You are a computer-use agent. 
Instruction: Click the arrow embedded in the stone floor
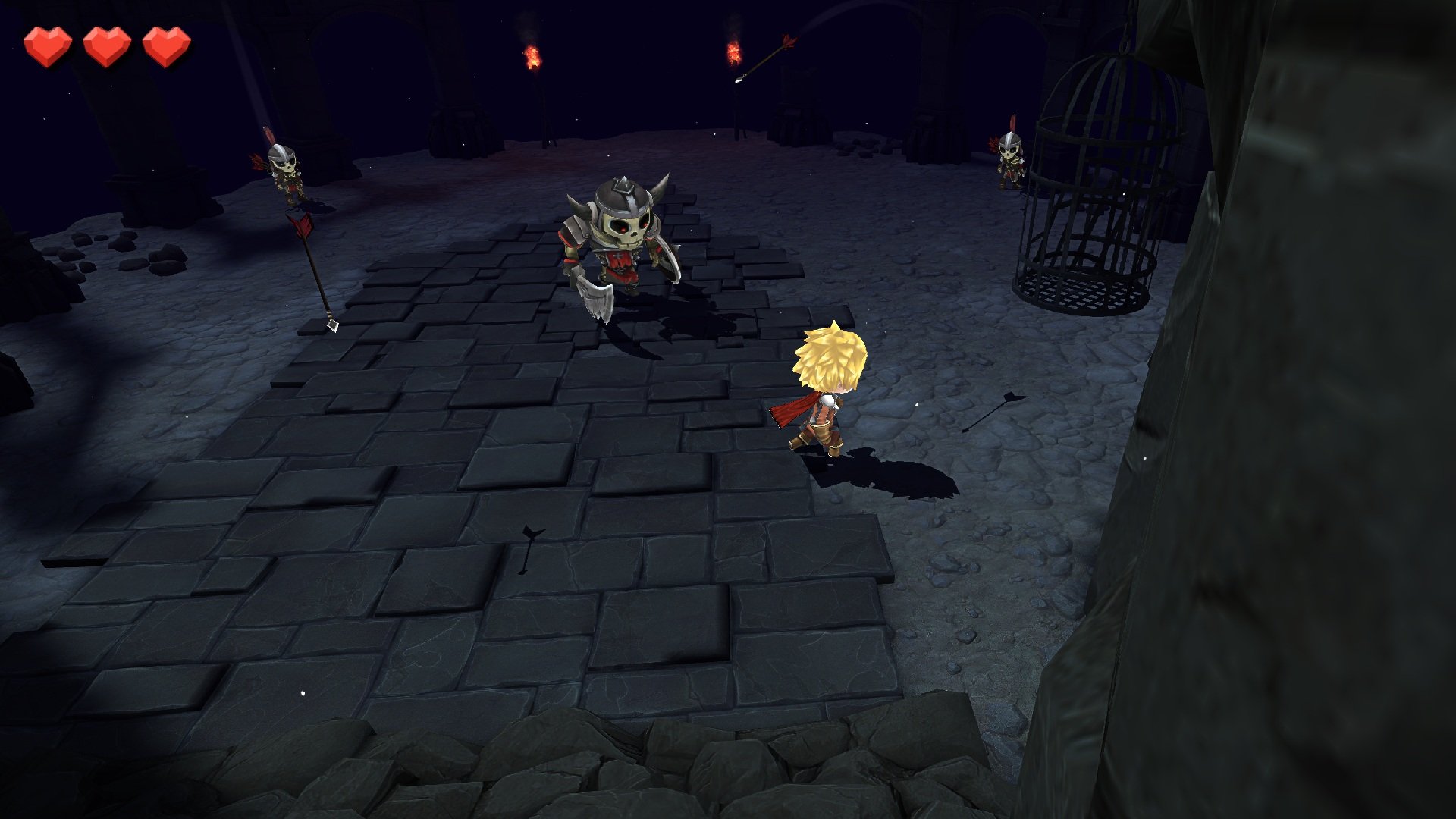(531, 550)
